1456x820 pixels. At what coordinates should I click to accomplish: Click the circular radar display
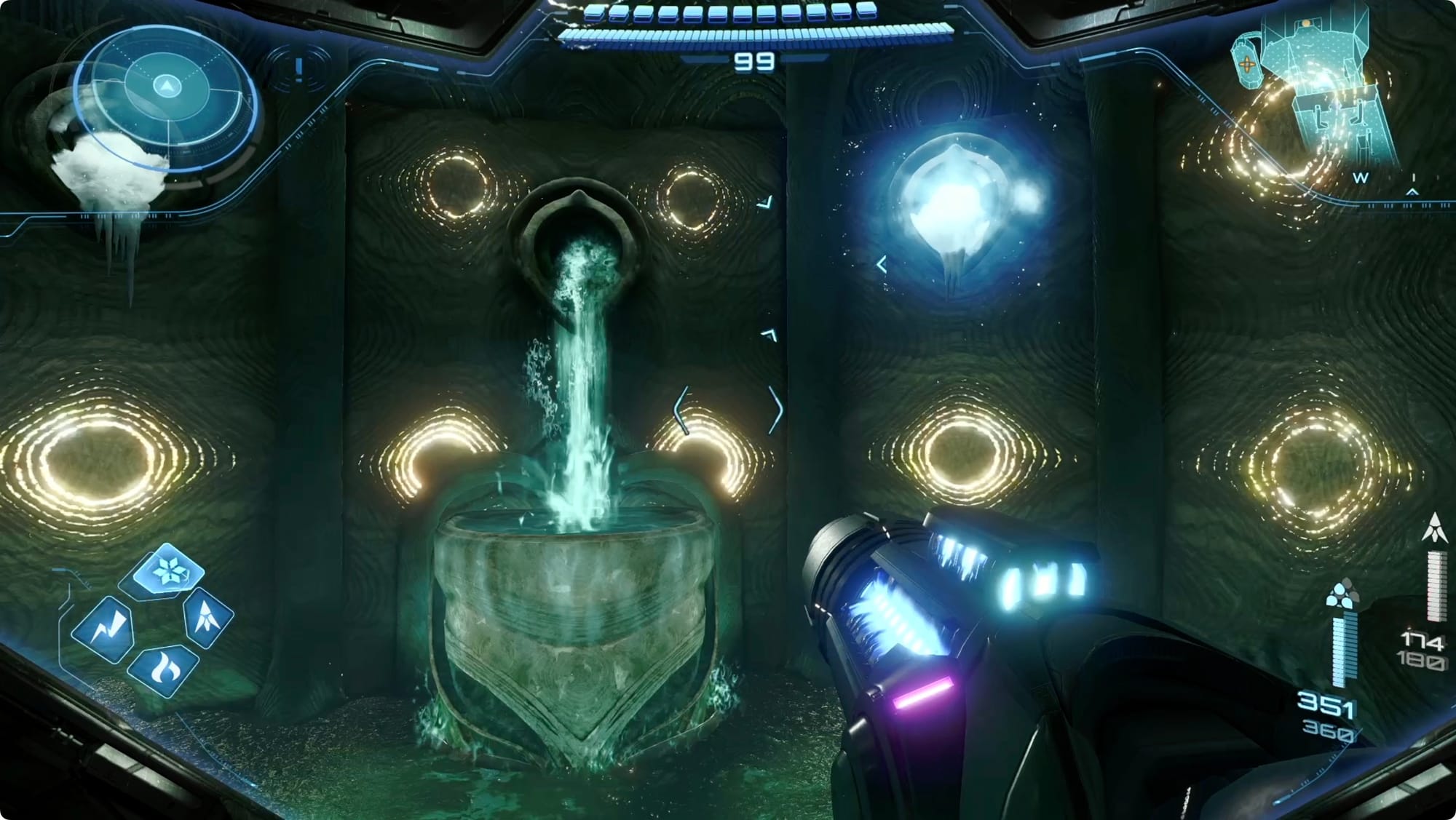pos(168,97)
